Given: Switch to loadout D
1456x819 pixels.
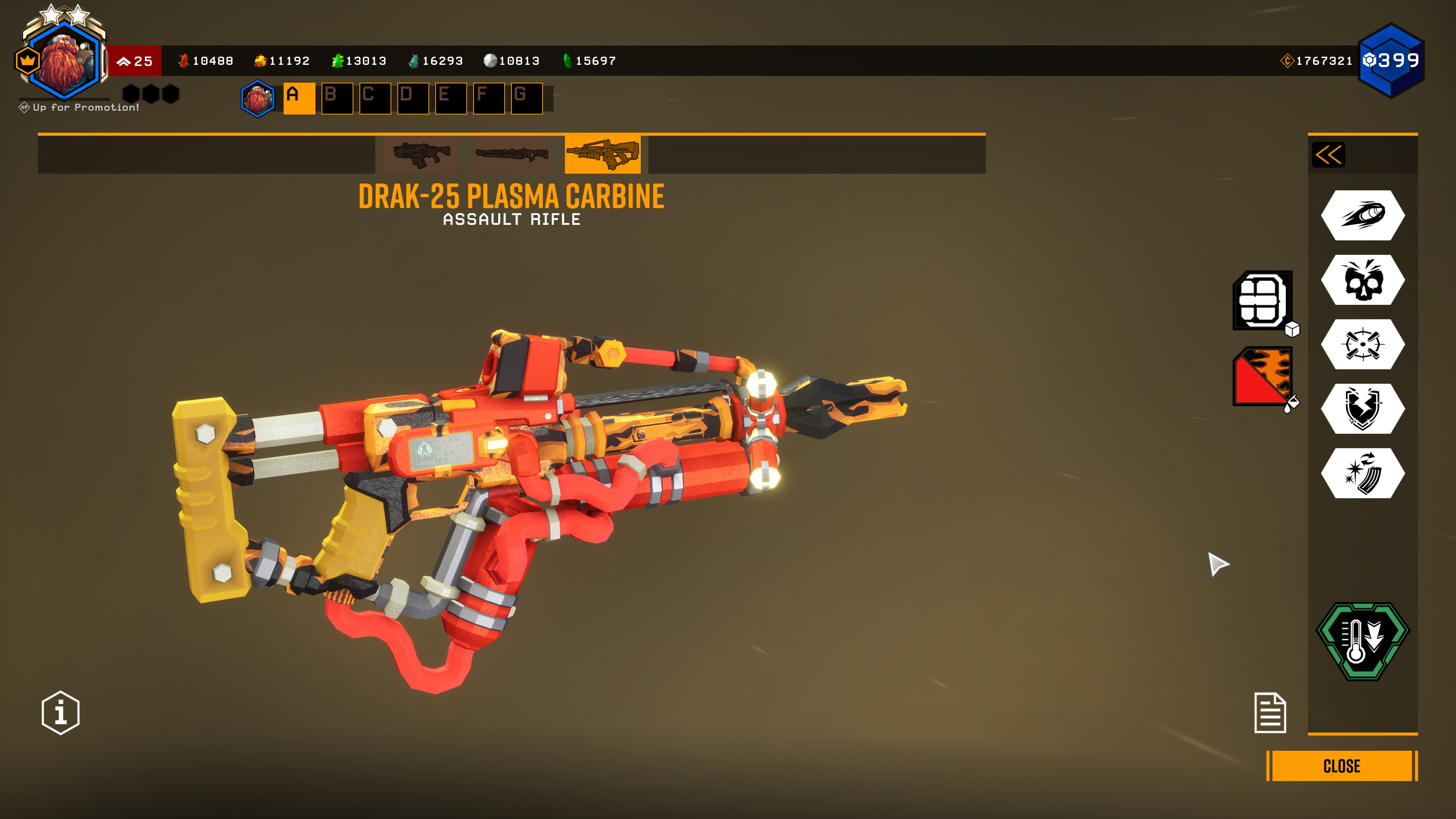Looking at the screenshot, I should (413, 98).
